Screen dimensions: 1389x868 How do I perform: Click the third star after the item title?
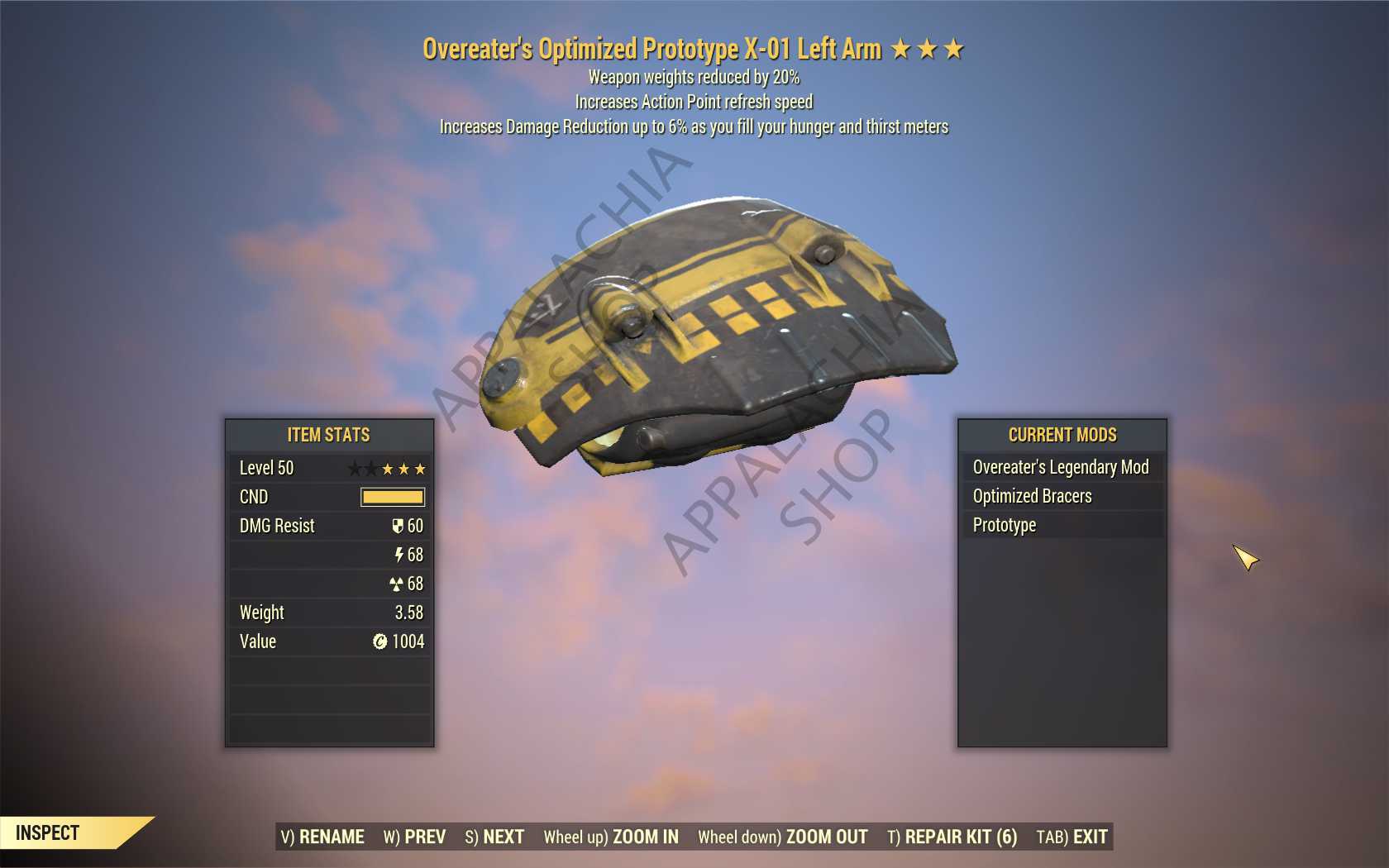(955, 48)
